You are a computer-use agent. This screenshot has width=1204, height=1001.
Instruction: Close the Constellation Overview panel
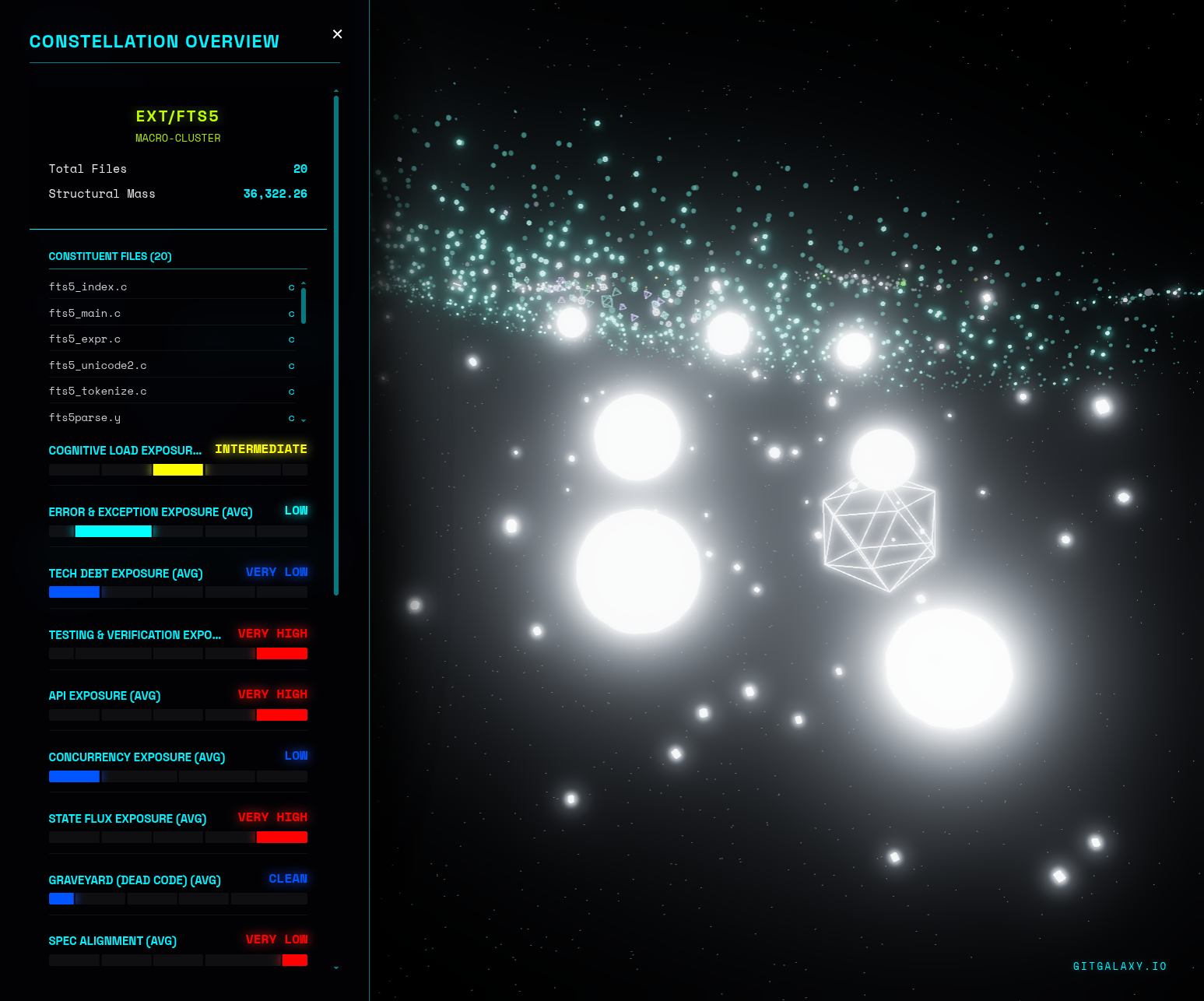pyautogui.click(x=337, y=34)
